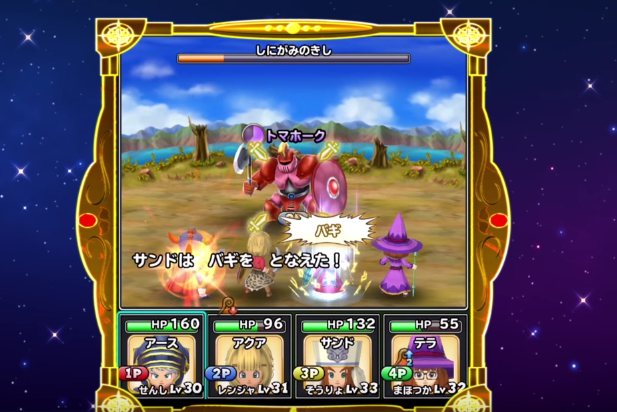The image size is (617, 412).
Task: Choose the アクア character panel
Action: (x=248, y=353)
